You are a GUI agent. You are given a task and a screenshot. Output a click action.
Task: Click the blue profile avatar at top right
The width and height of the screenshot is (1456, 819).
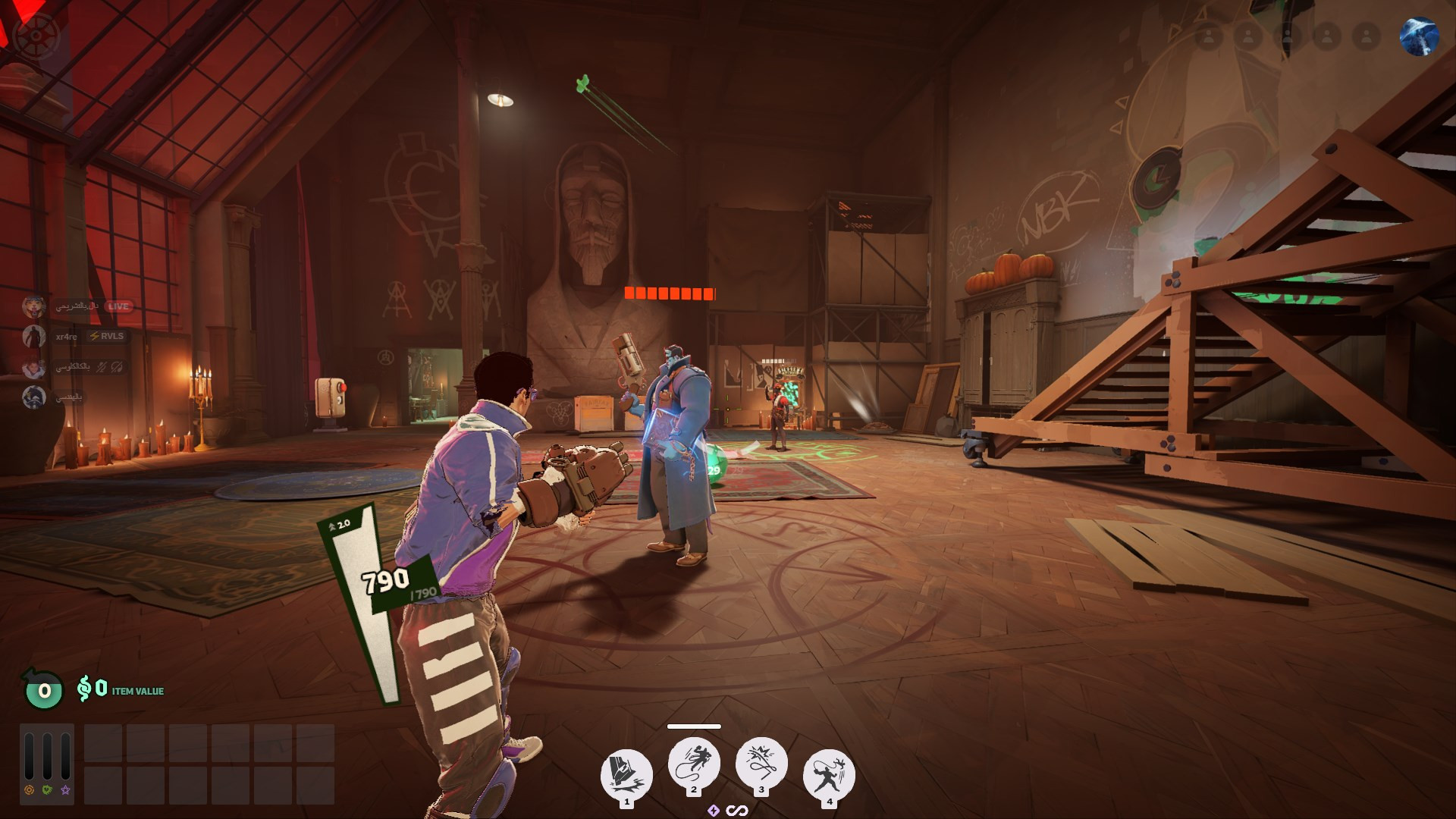1419,36
